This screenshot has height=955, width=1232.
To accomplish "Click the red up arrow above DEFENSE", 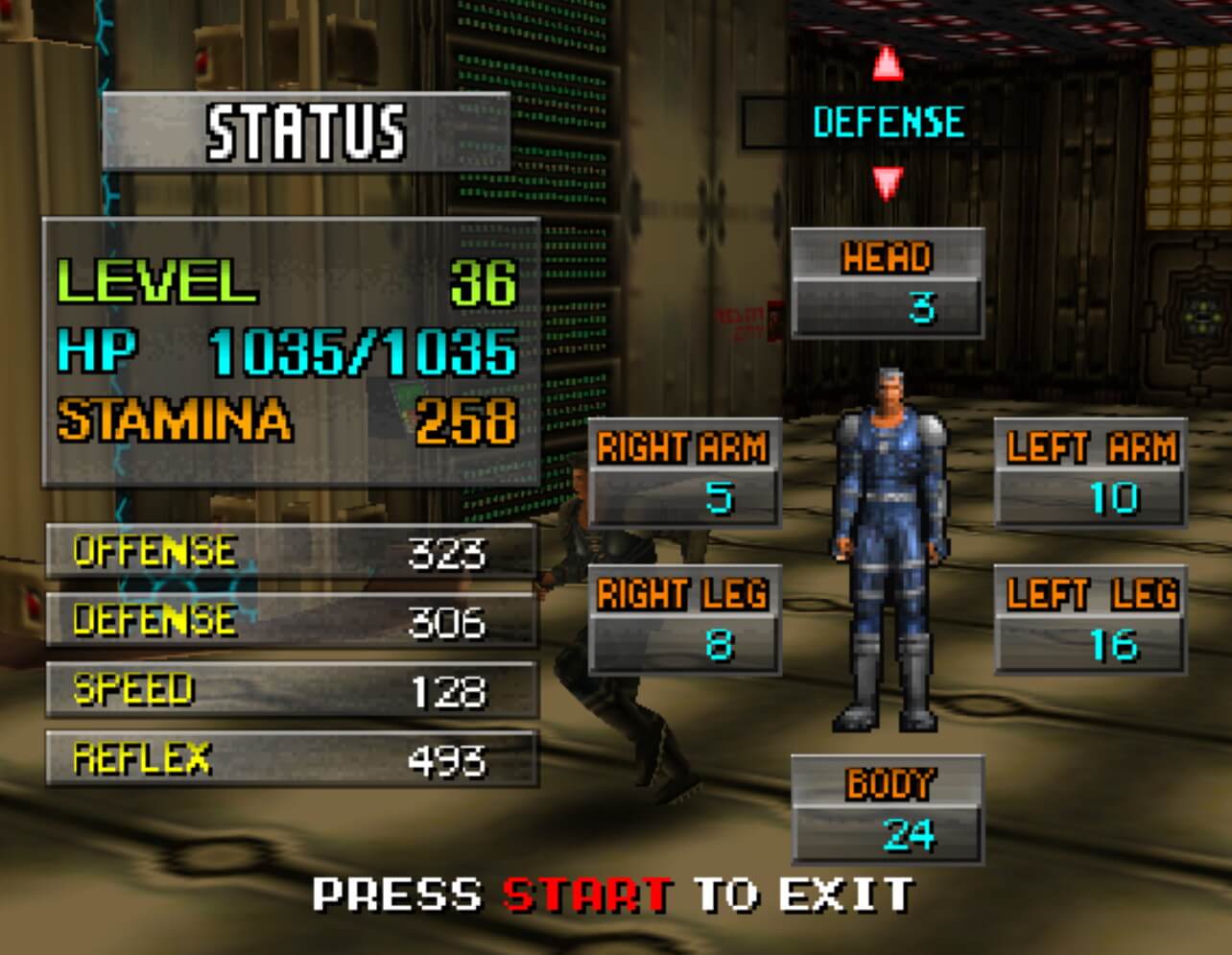I will point(888,63).
